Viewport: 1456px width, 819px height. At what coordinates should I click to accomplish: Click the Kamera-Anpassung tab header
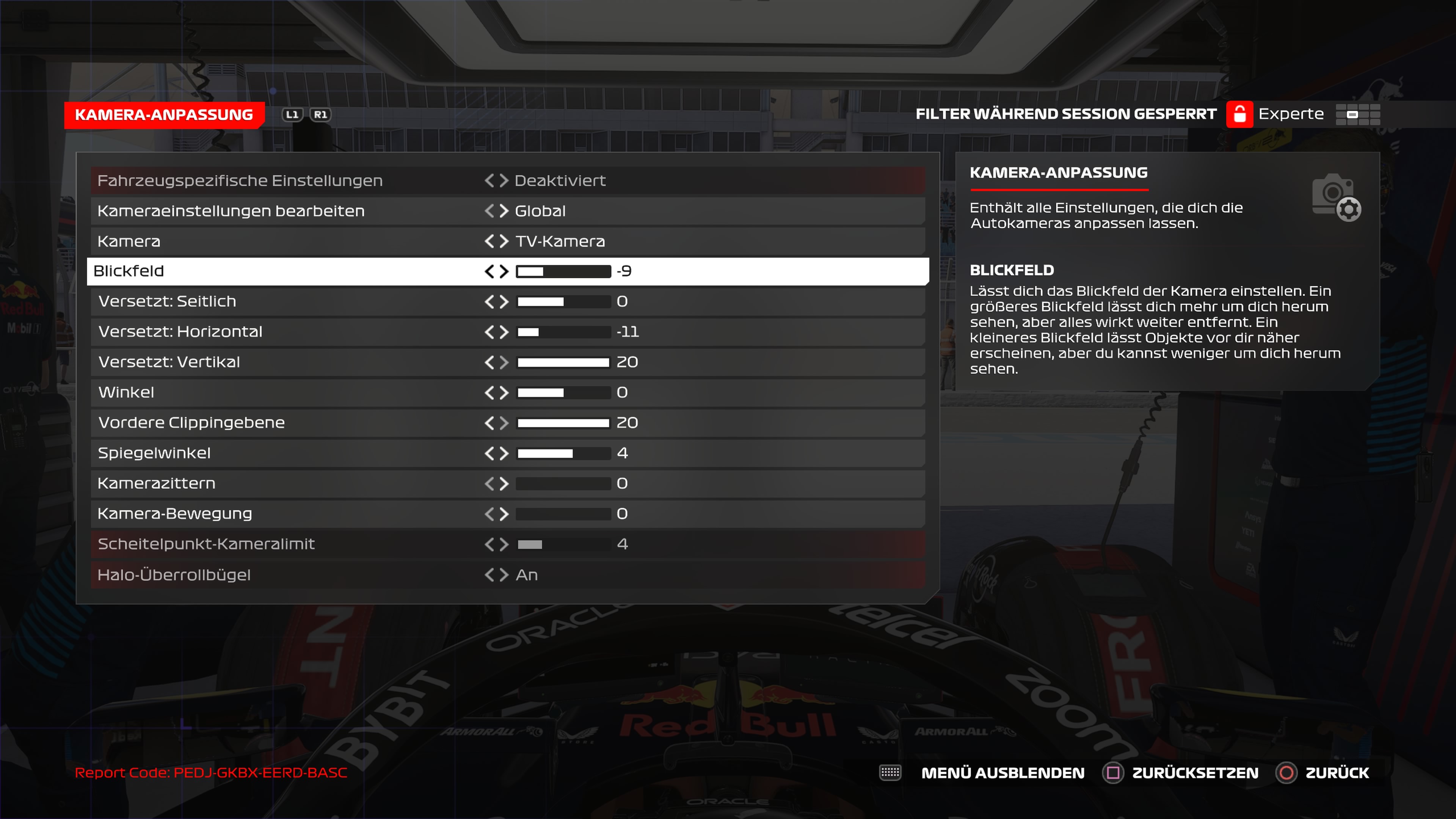point(164,115)
